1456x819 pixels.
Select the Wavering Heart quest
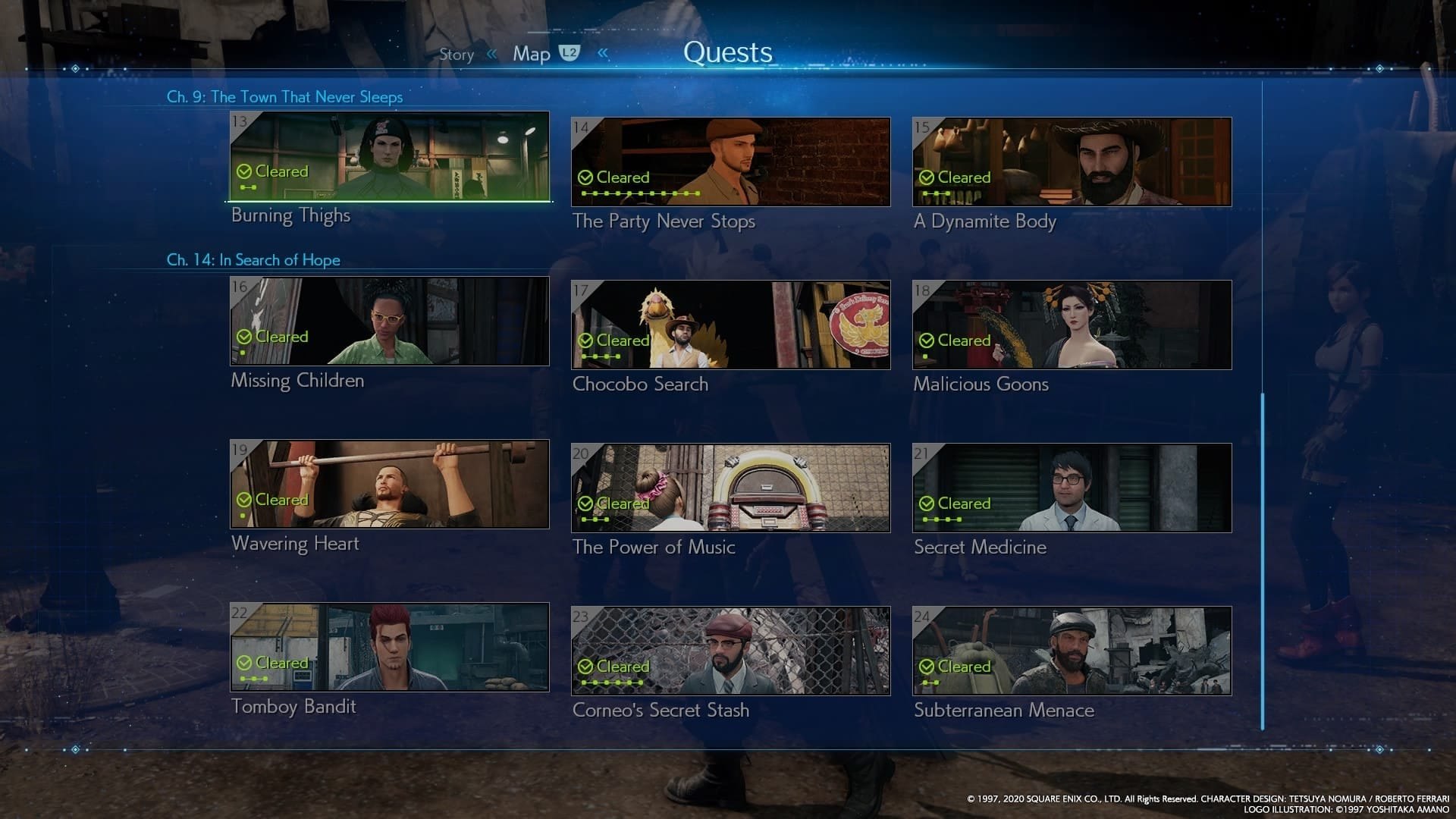coord(389,485)
